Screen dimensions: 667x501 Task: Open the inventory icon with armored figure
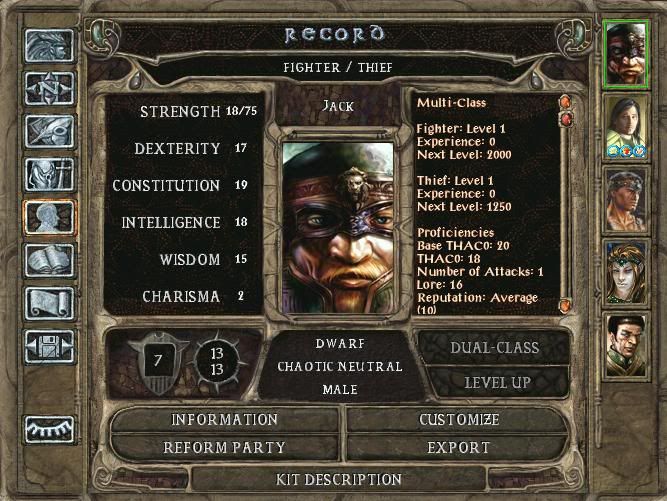(x=48, y=175)
